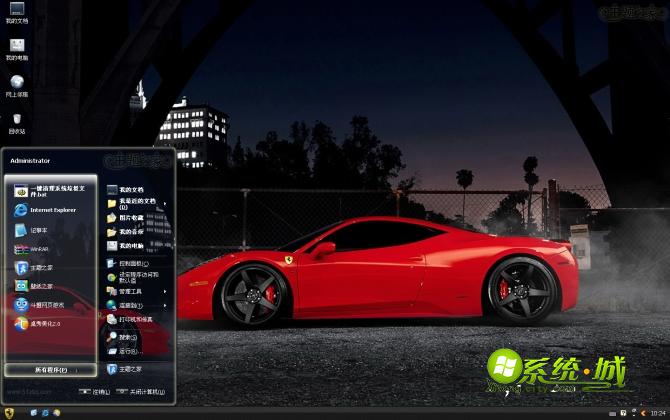The height and width of the screenshot is (420, 670).
Task: Select the Recycle Bin desktop icon
Action: point(16,124)
